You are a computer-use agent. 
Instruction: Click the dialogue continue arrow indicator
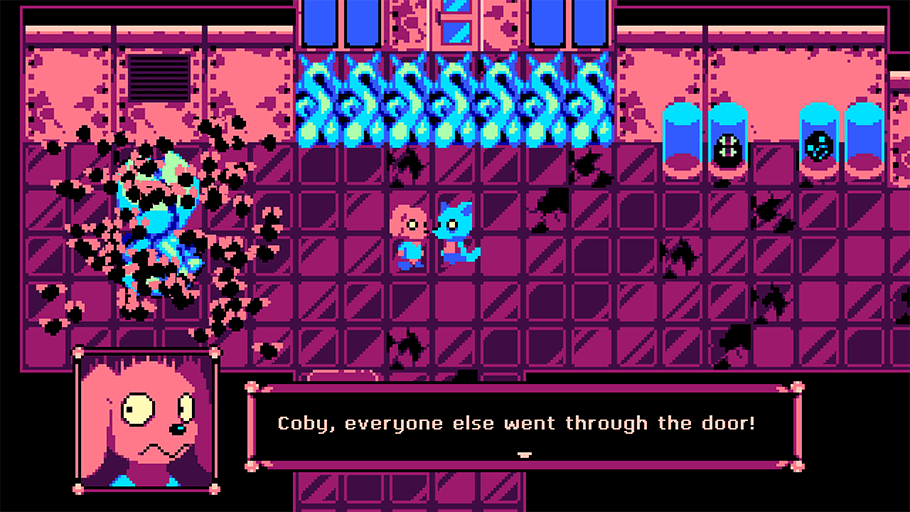[523, 453]
